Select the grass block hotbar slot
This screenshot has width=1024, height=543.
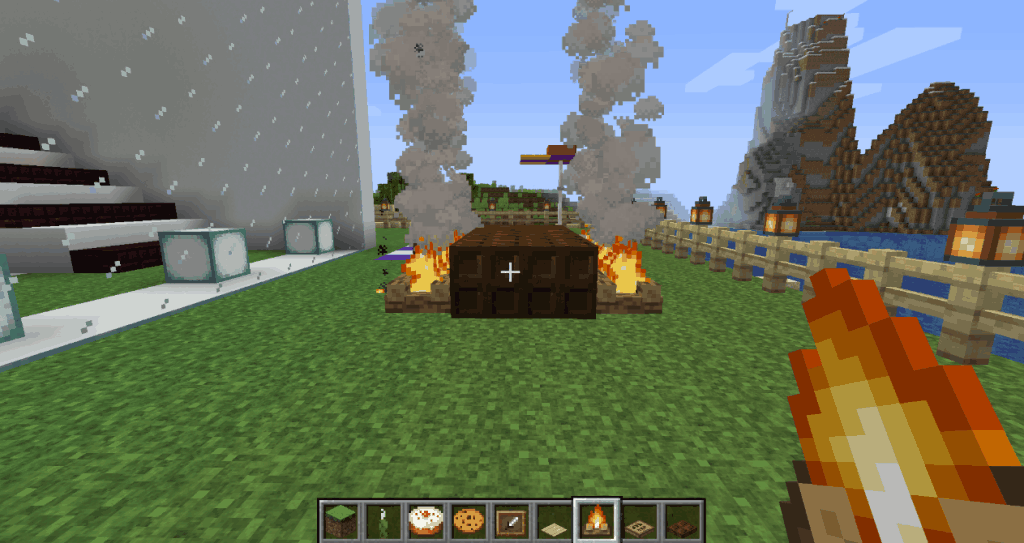coord(339,520)
